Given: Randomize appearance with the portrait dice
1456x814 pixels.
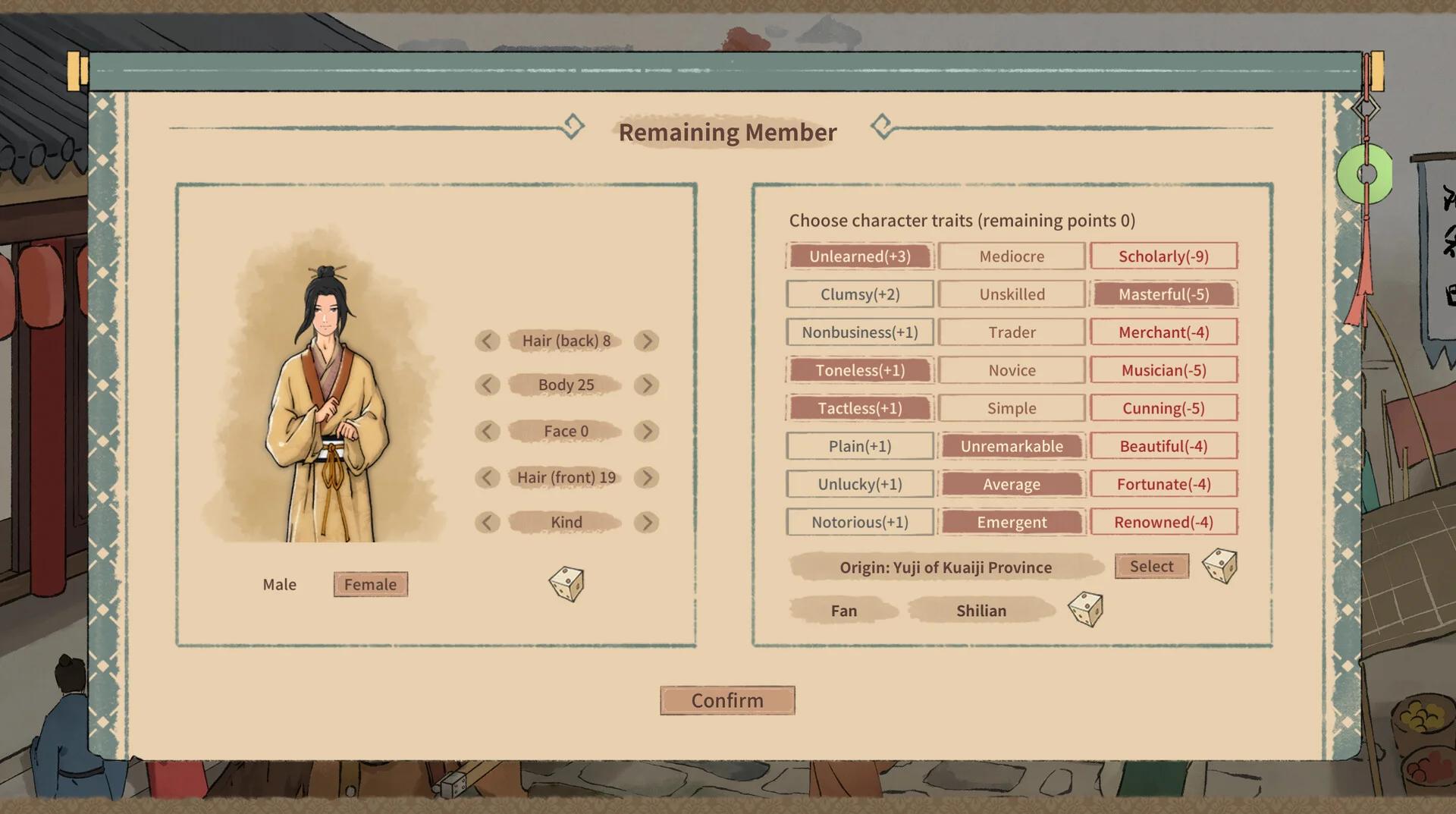Looking at the screenshot, I should click(x=566, y=583).
